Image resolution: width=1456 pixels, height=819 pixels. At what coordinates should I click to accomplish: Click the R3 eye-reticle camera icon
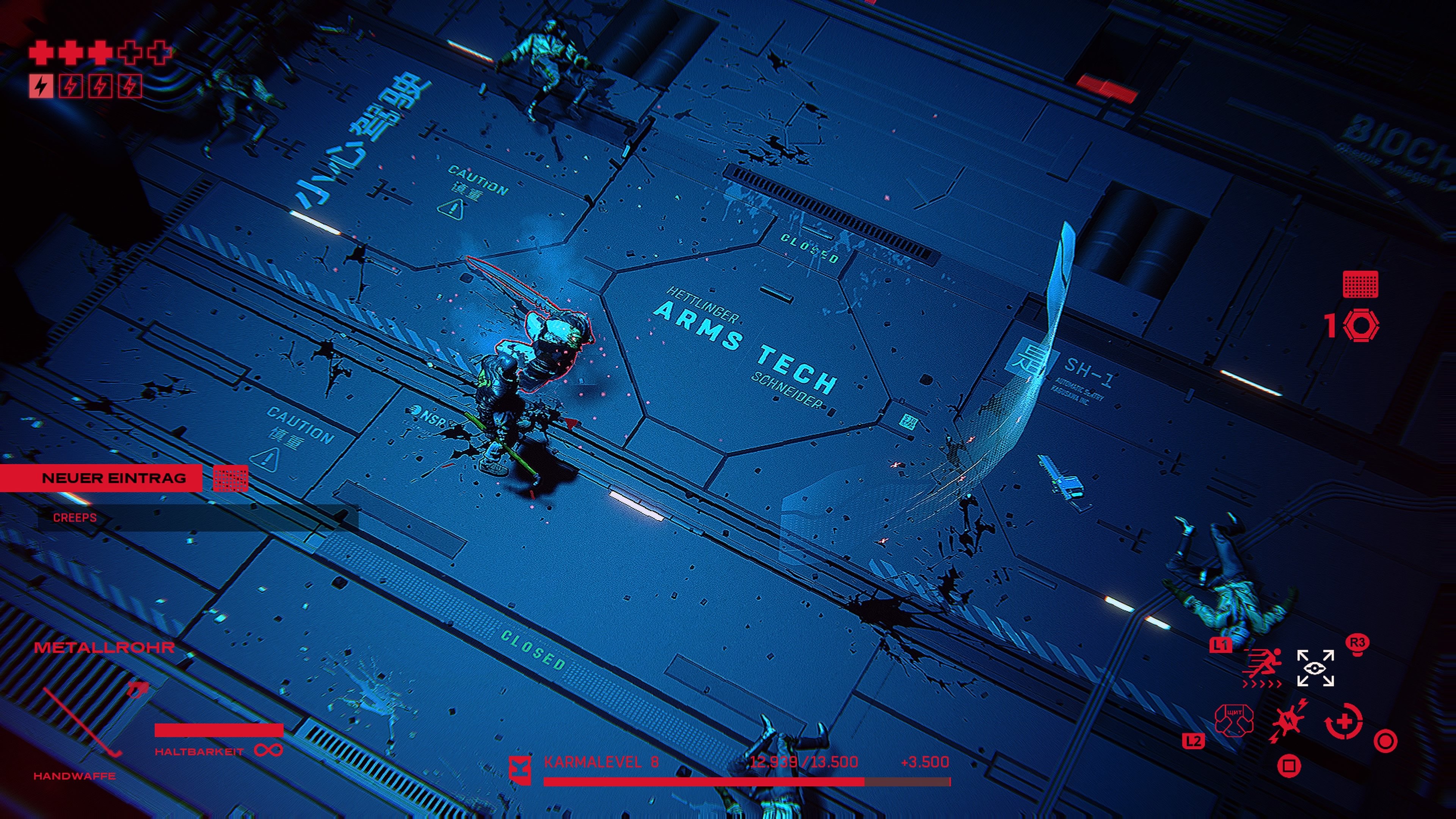click(x=1315, y=668)
